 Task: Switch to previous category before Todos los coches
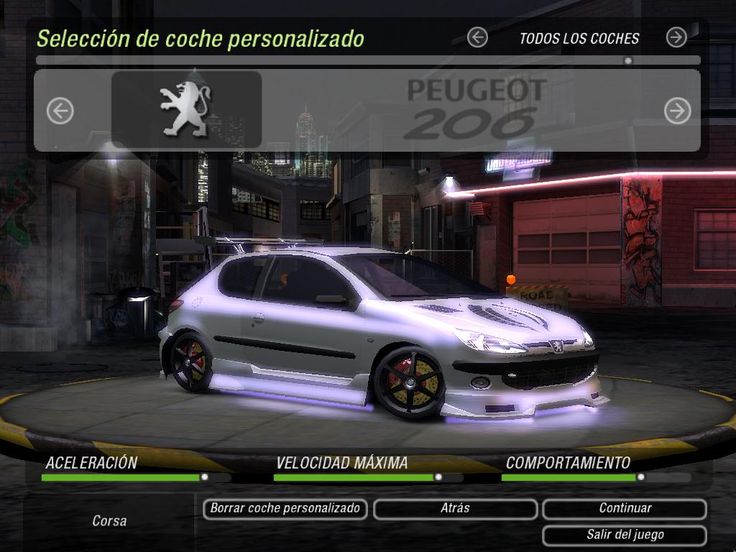(x=478, y=38)
